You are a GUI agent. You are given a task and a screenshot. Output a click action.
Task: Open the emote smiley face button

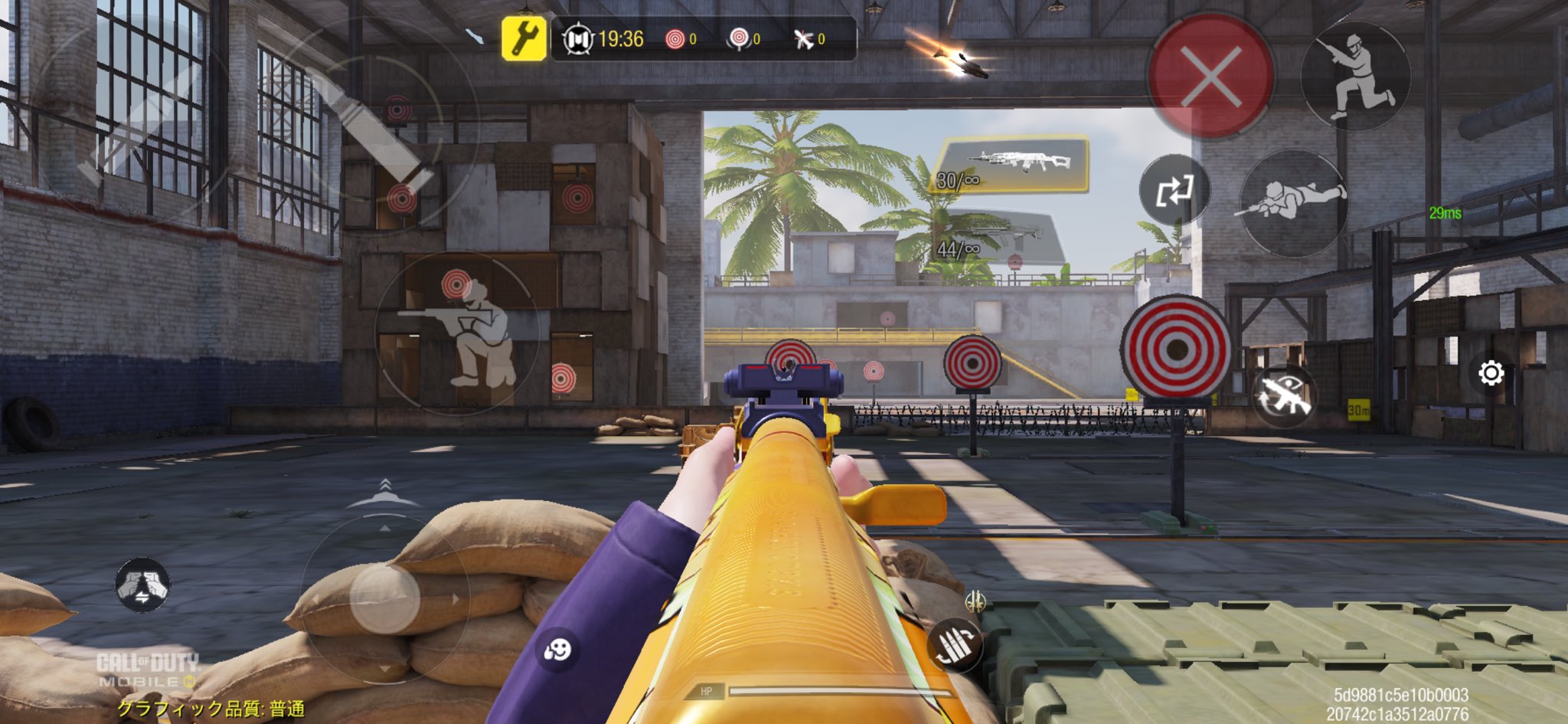(557, 650)
